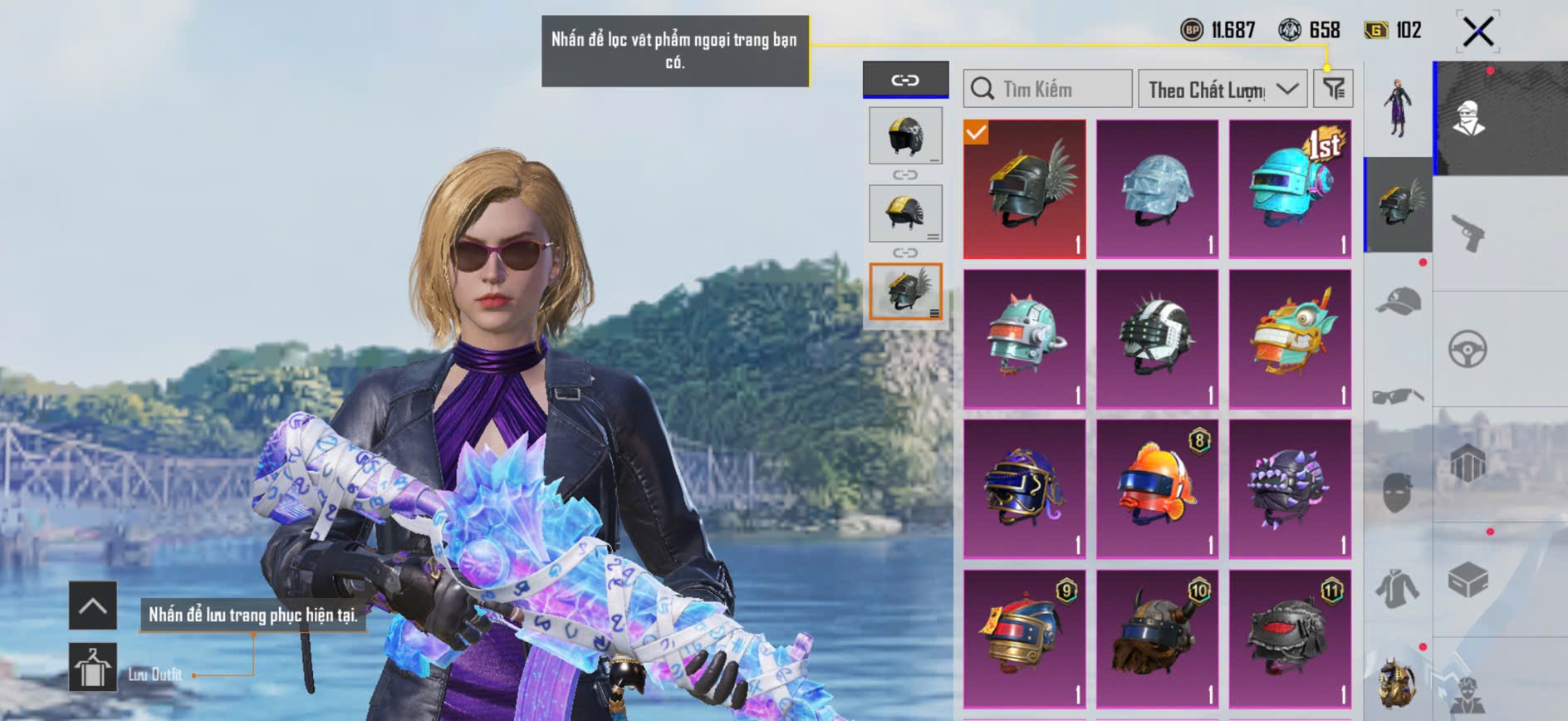Open the pistol weapon skins category
The image size is (1568, 721).
point(1468,233)
